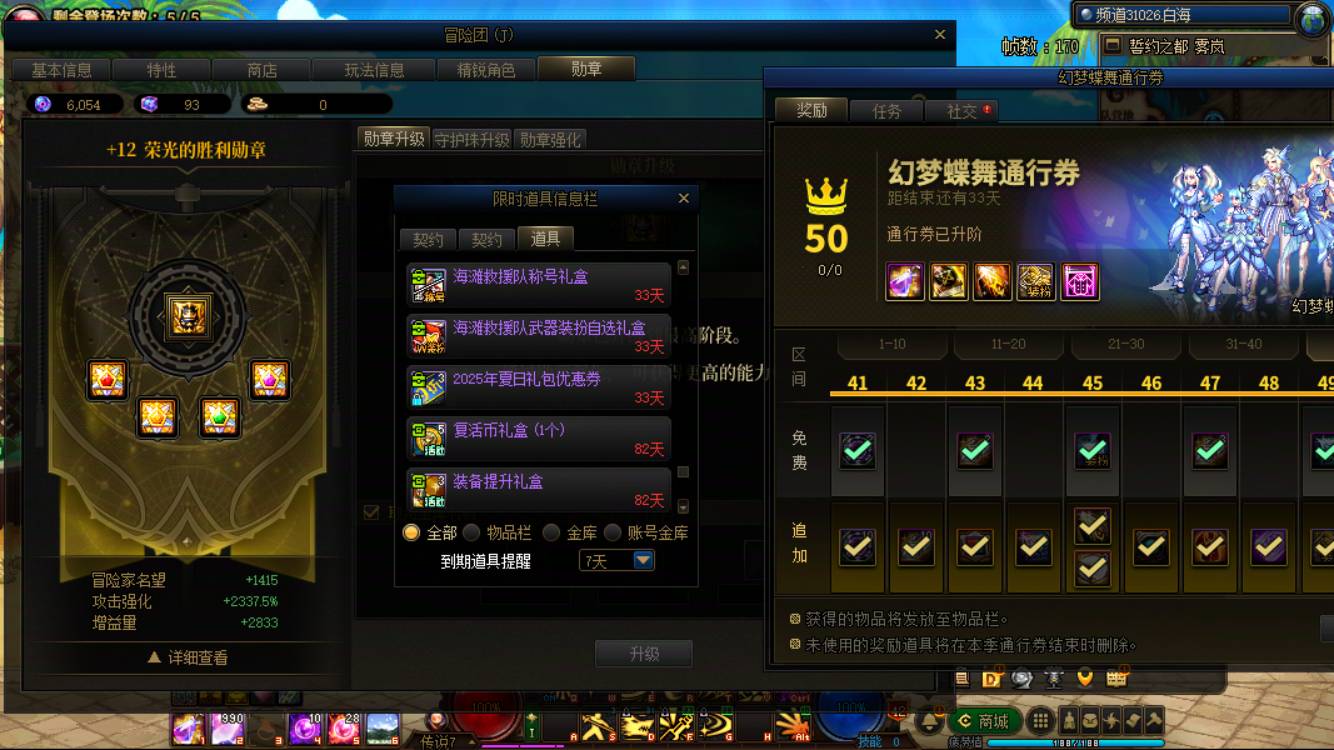
Task: Open the grid menu icon beside 商城 button
Action: (x=1039, y=718)
